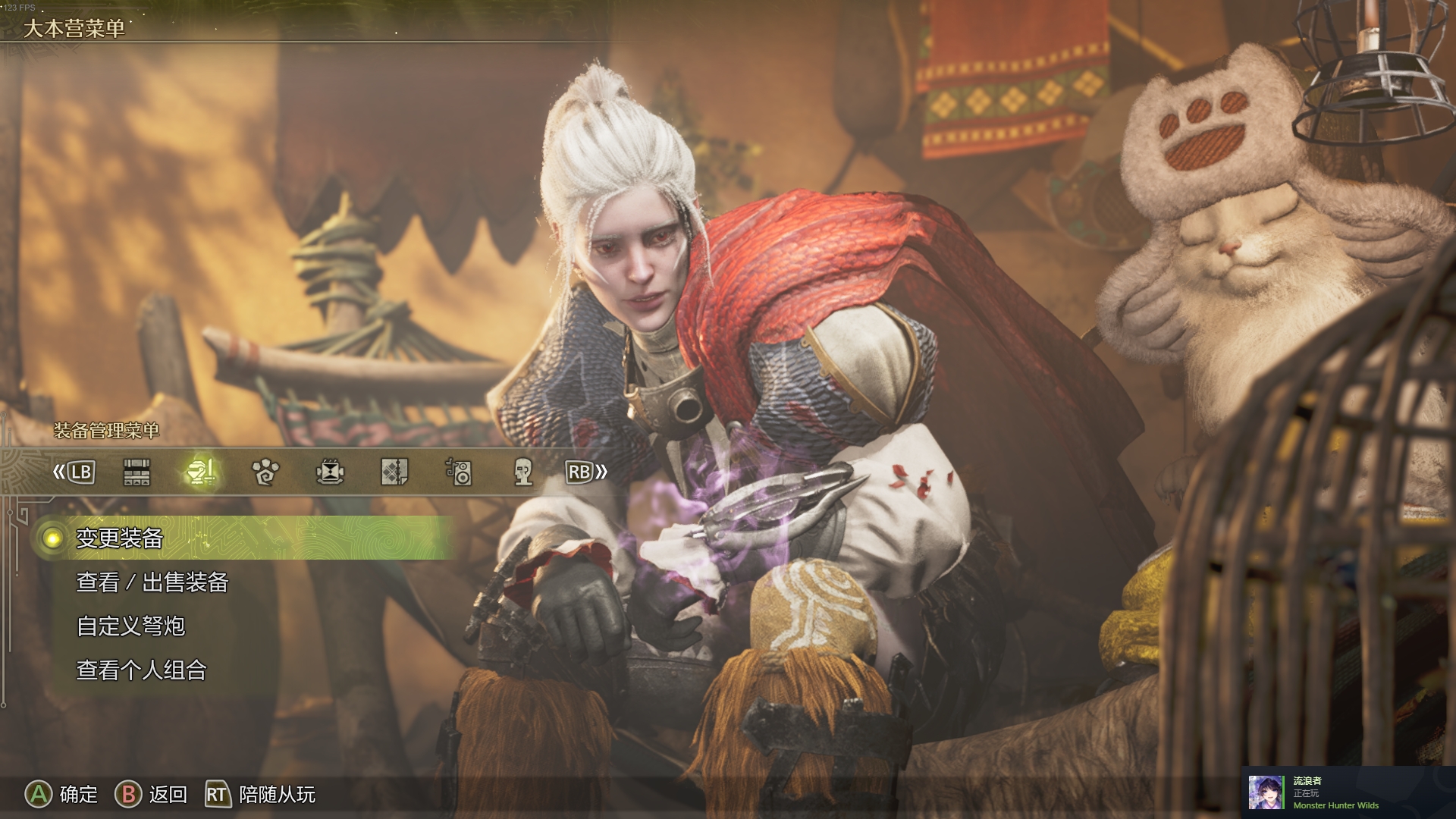Select the helmet and sword equipment tab
Screen dimensions: 1456x819
201,472
